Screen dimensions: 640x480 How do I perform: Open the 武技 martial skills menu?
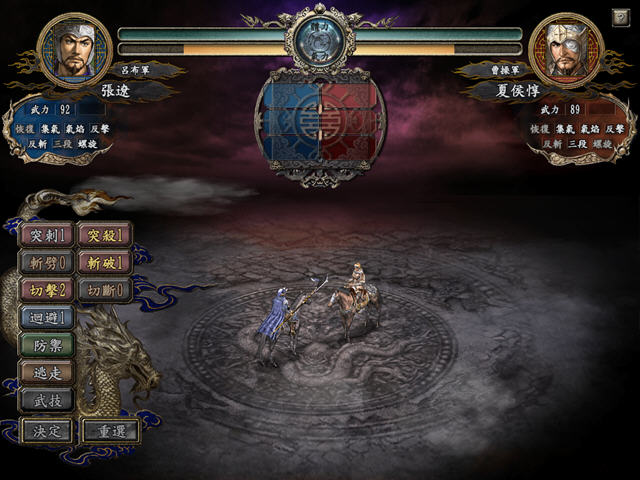pos(47,399)
